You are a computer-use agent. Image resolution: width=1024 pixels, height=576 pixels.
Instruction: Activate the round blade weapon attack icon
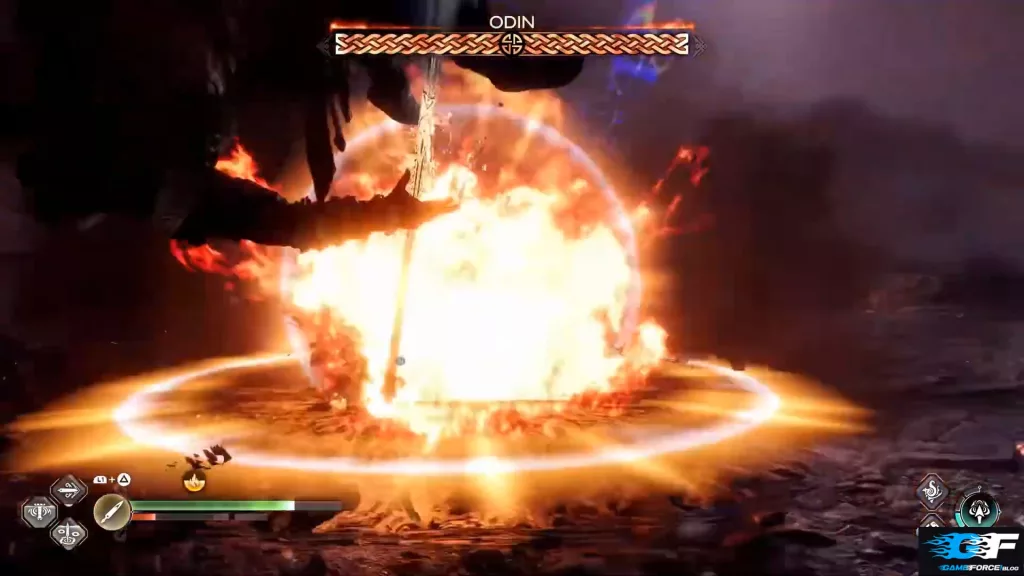pos(112,511)
